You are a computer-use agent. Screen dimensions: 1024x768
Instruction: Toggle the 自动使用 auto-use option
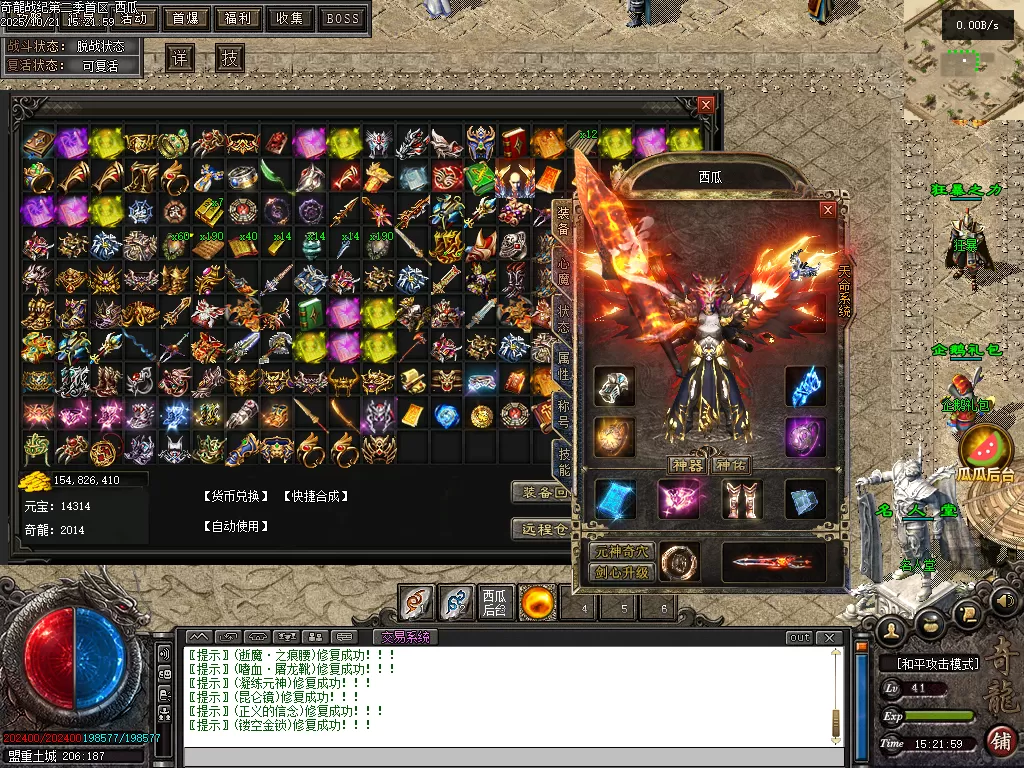pos(236,526)
